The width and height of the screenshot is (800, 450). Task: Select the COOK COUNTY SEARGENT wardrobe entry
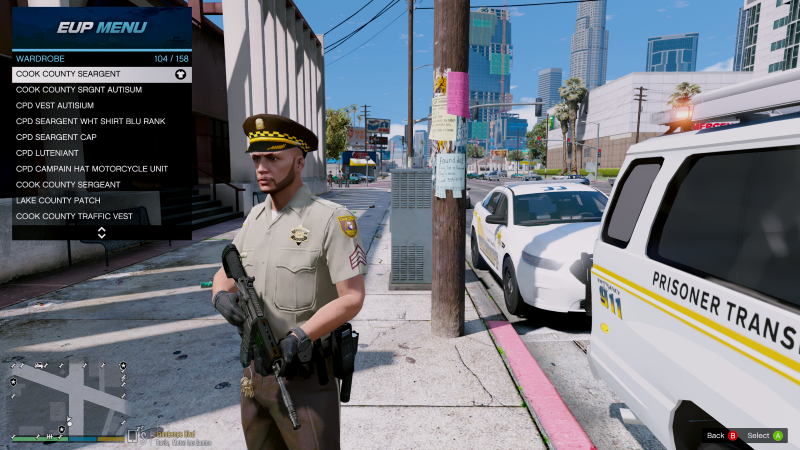[x=100, y=74]
